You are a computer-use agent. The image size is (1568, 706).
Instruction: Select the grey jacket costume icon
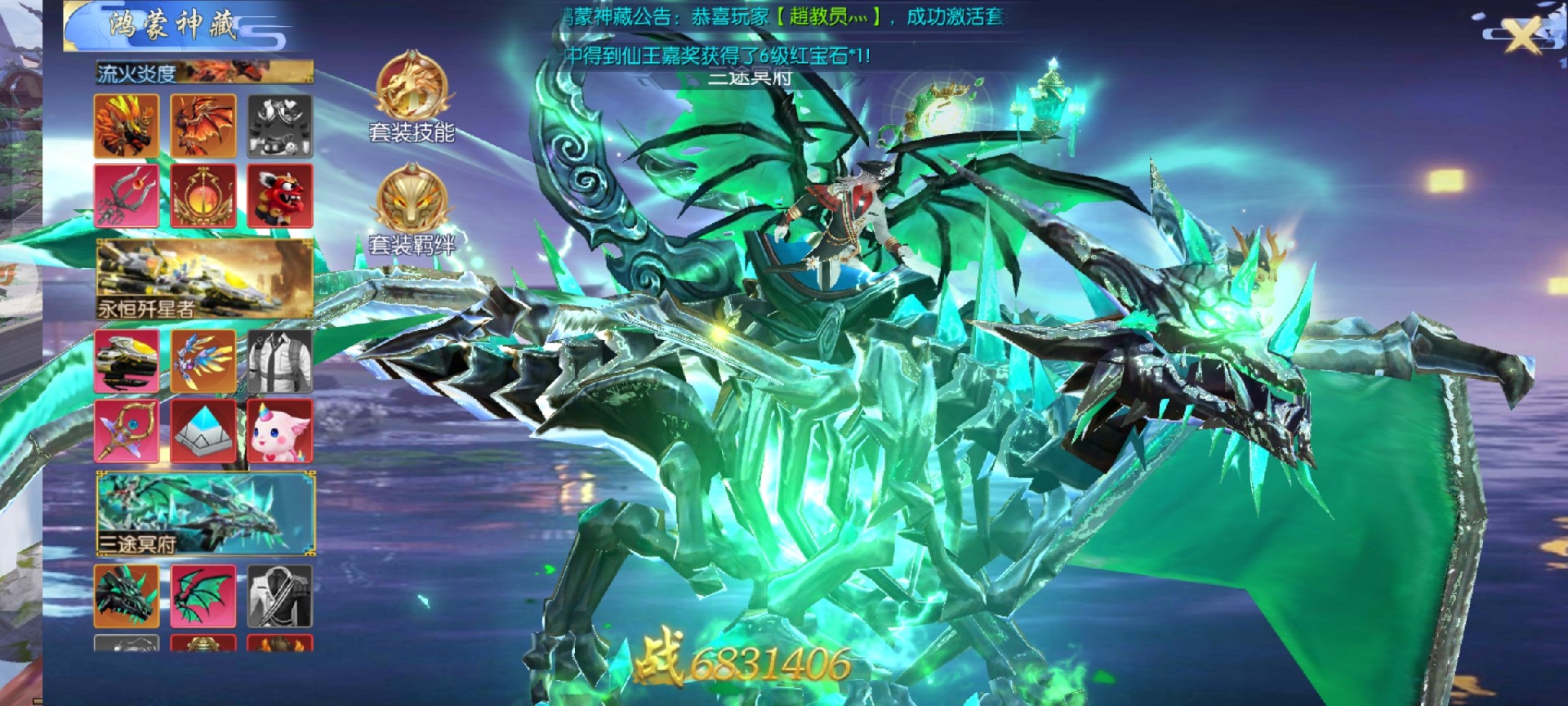coord(280,361)
